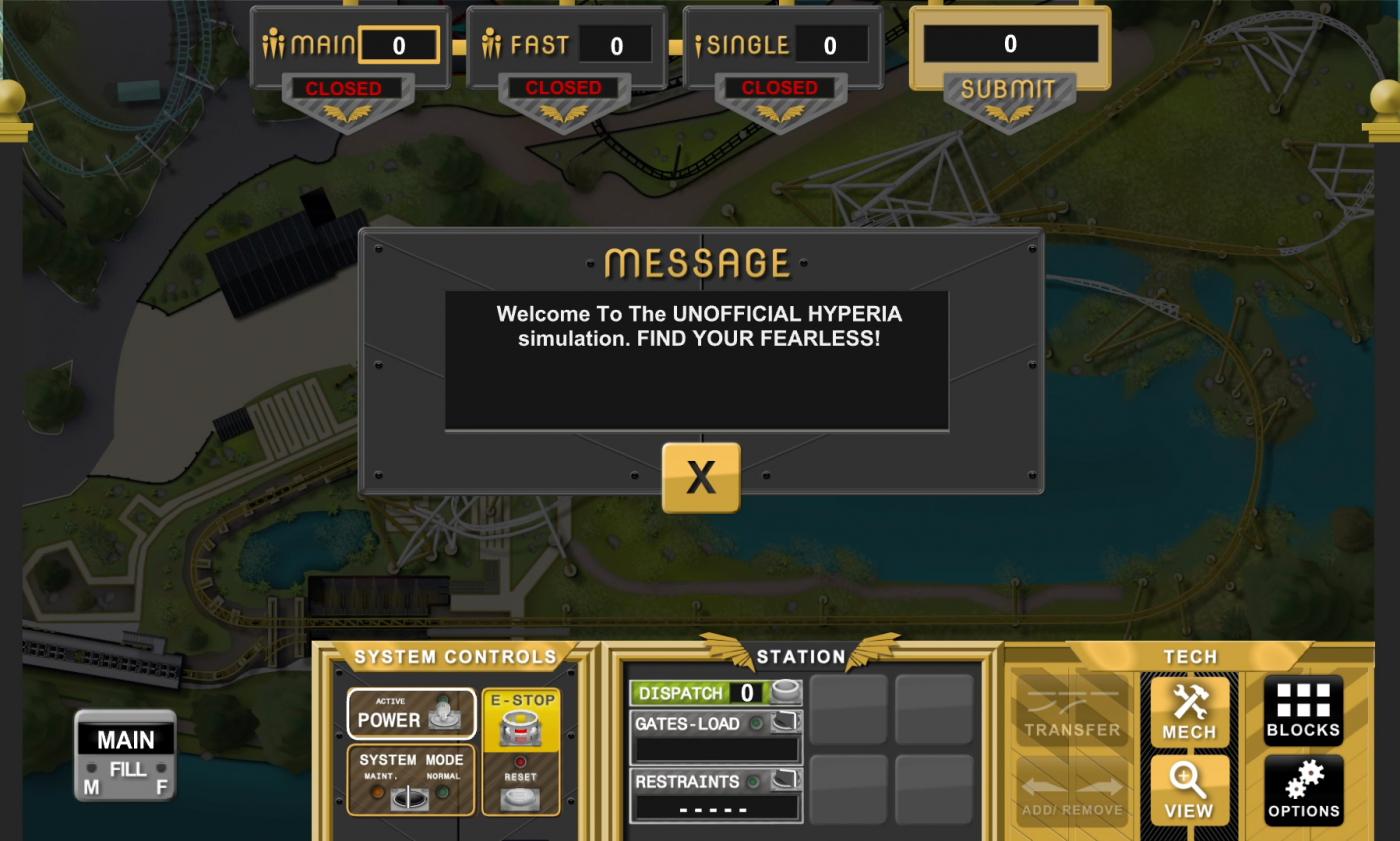
Task: Toggle the Gates-Load switch
Action: [x=786, y=723]
